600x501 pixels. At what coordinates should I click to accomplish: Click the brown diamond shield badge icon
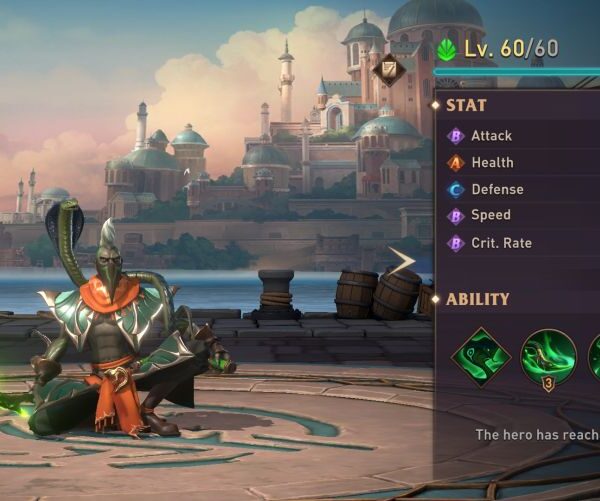[390, 70]
